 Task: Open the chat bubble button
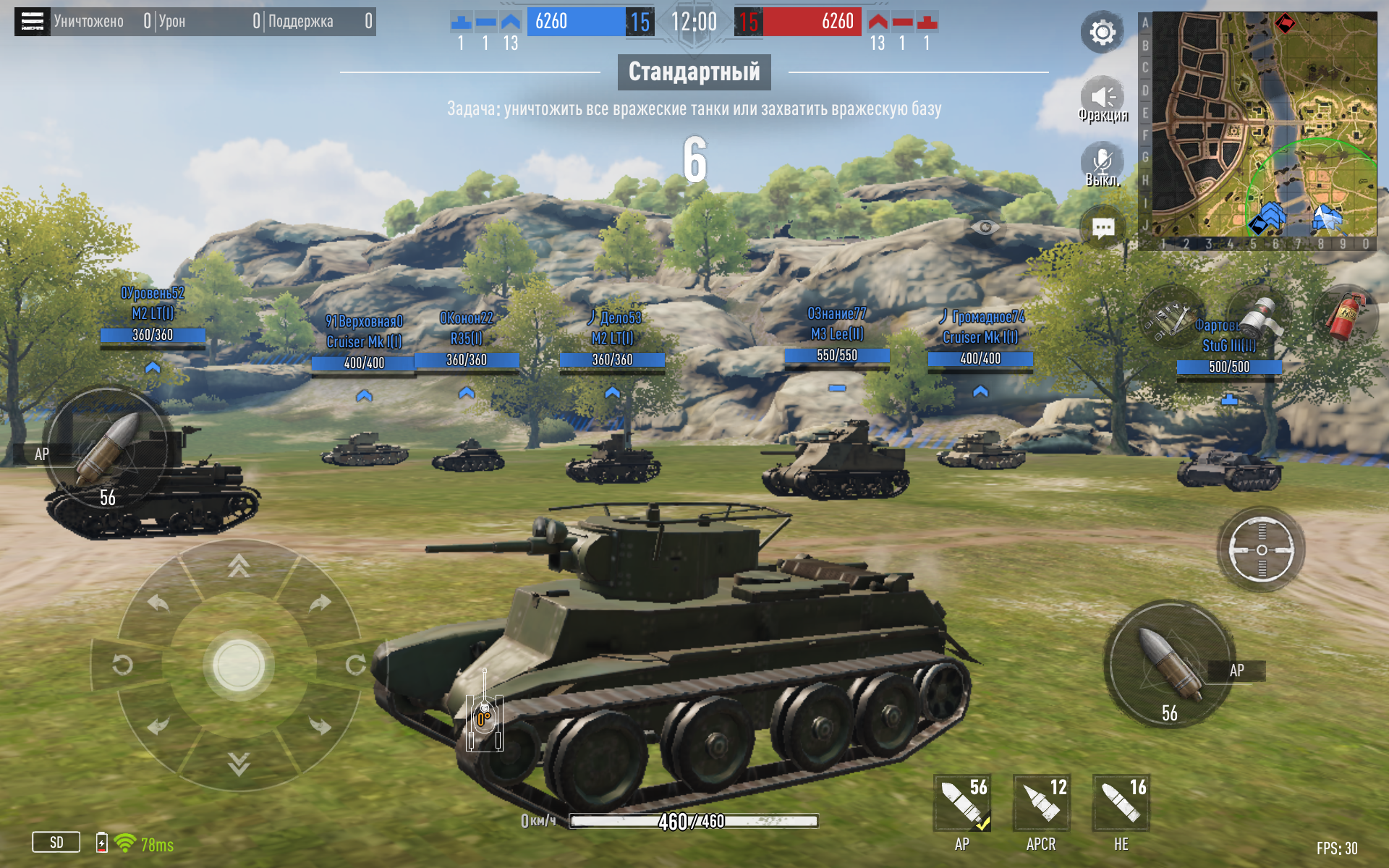(1103, 229)
